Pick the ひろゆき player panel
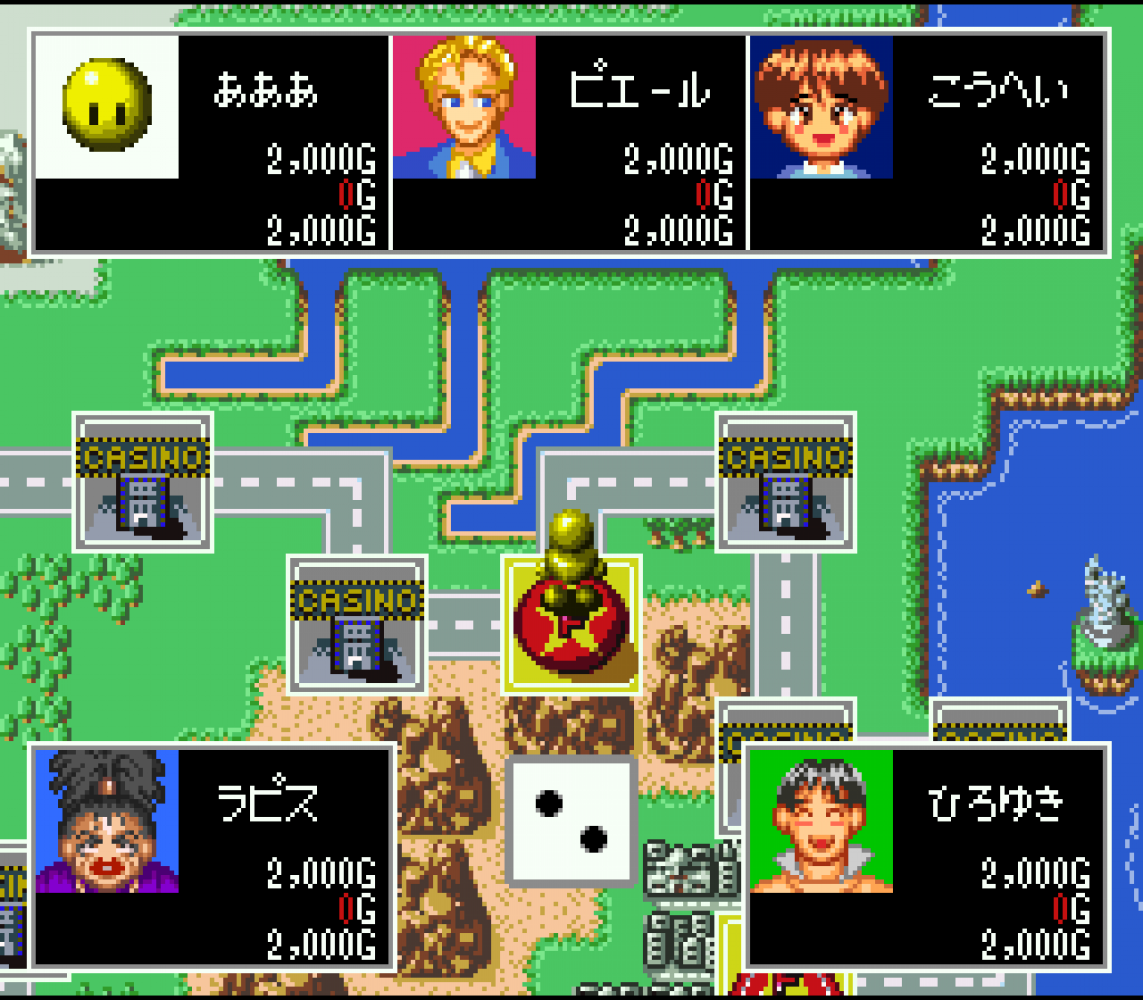The image size is (1143, 1000). pos(926,857)
